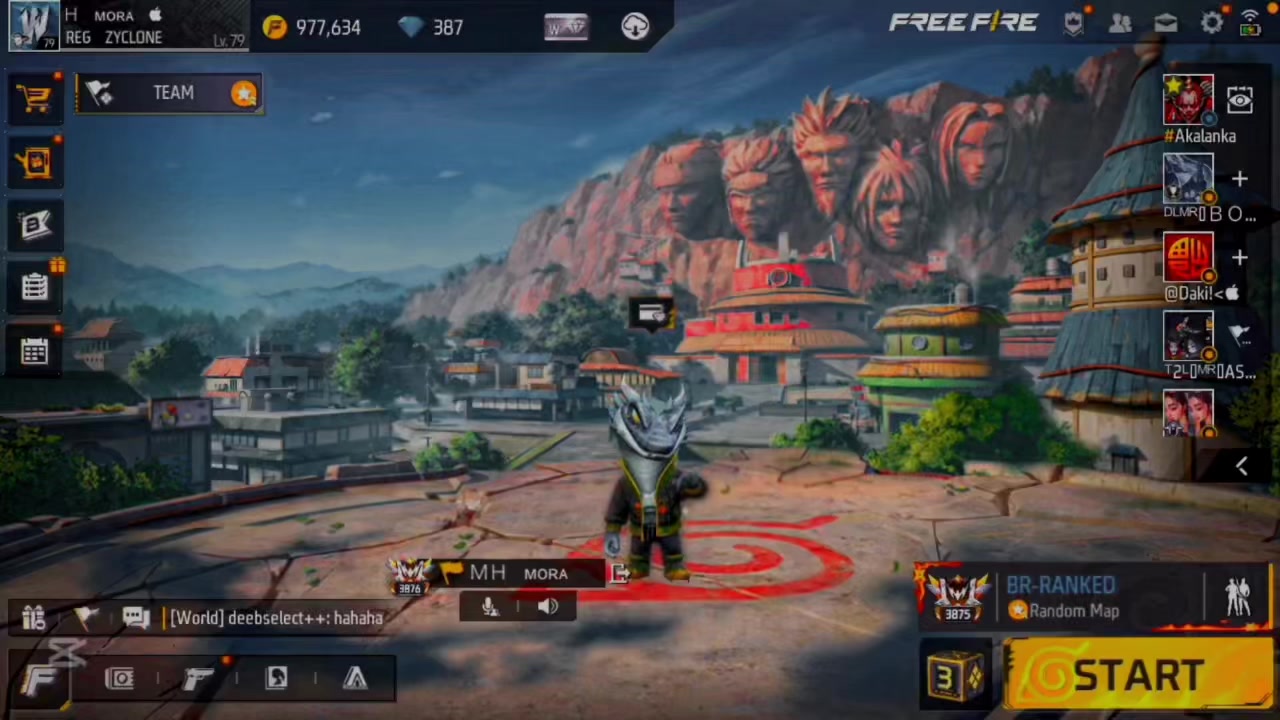The width and height of the screenshot is (1280, 720).
Task: Open the missions clipboard icon
Action: tap(35, 288)
